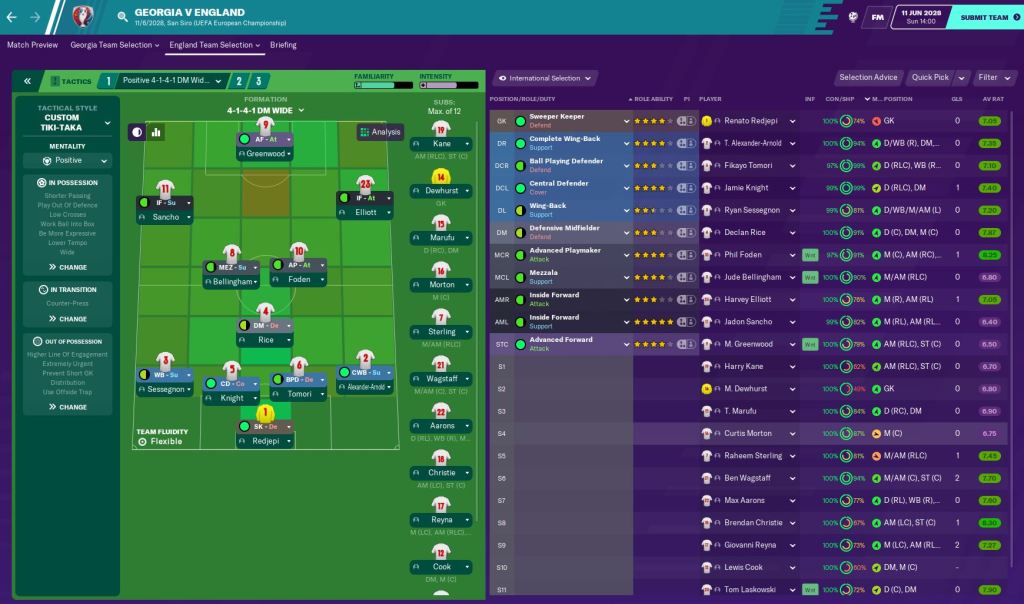
Task: Change the Positive mentality setting
Action: 75,160
